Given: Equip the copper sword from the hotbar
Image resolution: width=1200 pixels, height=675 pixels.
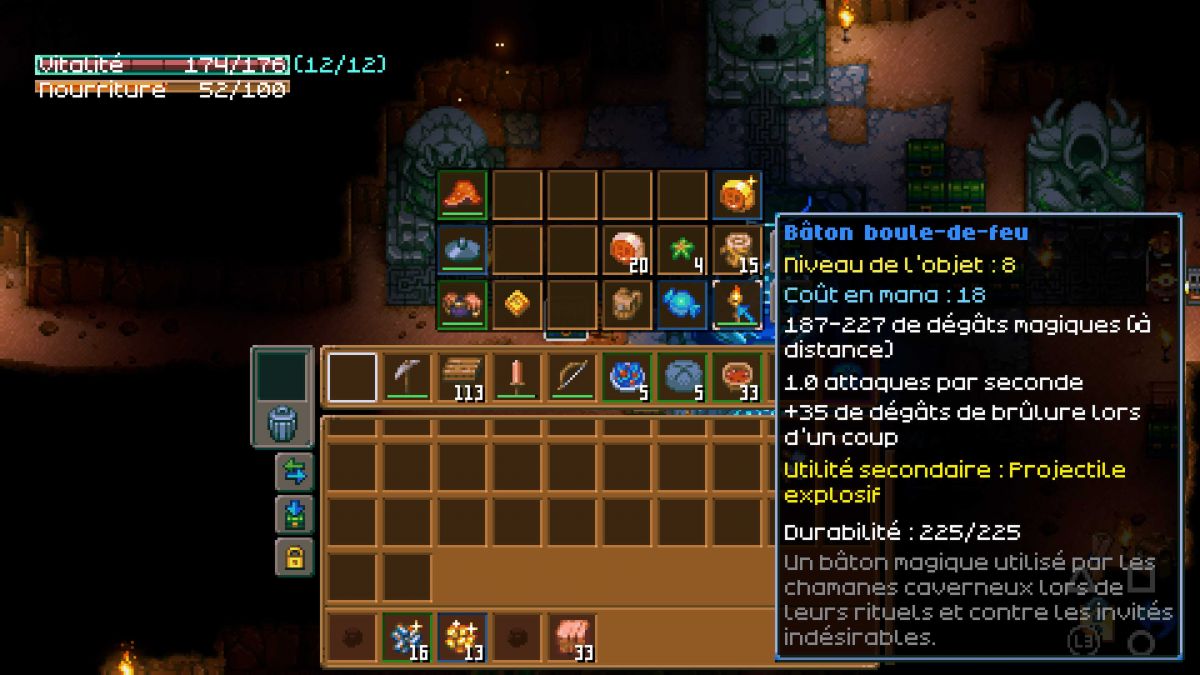Looking at the screenshot, I should click(x=517, y=377).
